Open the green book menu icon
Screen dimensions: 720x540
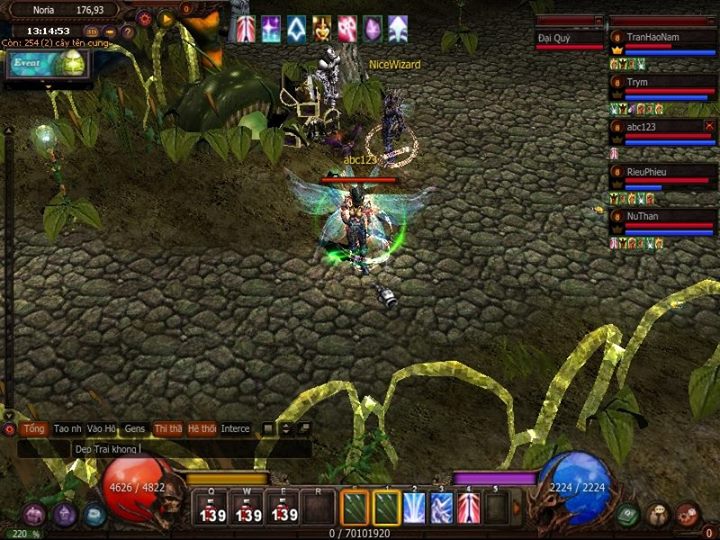pyautogui.click(x=627, y=514)
